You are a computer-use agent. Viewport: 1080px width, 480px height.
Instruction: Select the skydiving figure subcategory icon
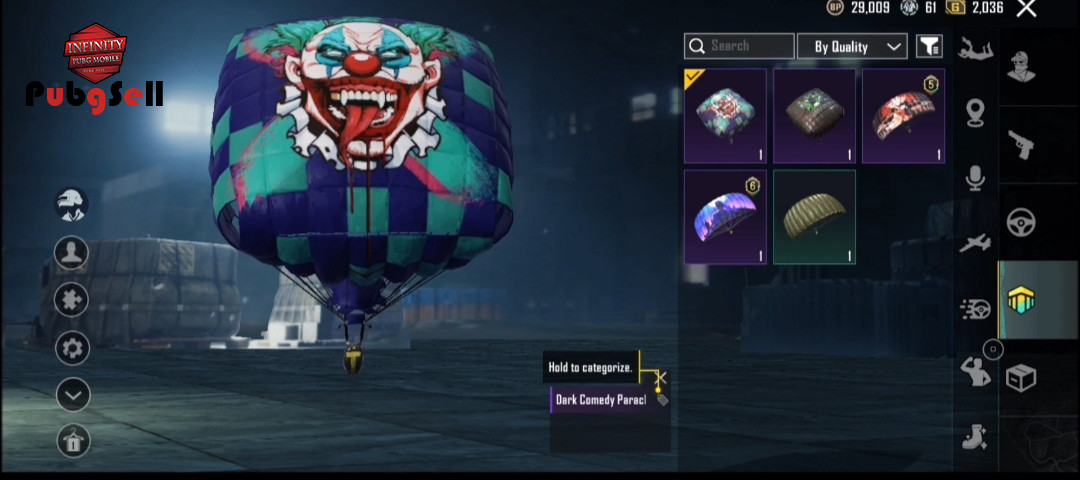click(x=975, y=48)
